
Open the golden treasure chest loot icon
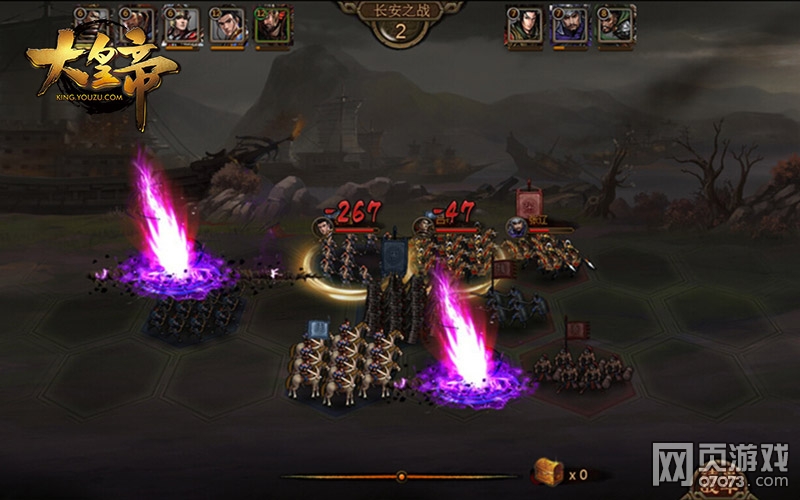pos(547,473)
